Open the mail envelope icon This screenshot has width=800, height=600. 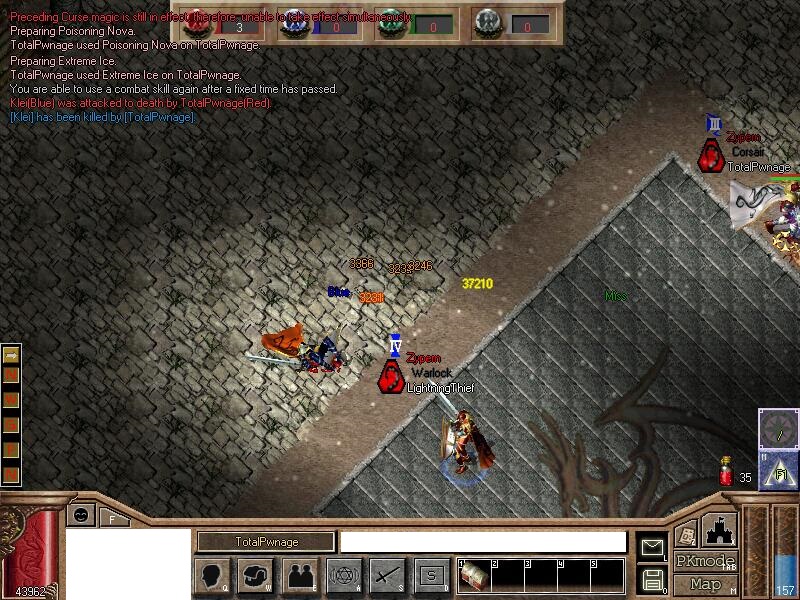tap(652, 547)
